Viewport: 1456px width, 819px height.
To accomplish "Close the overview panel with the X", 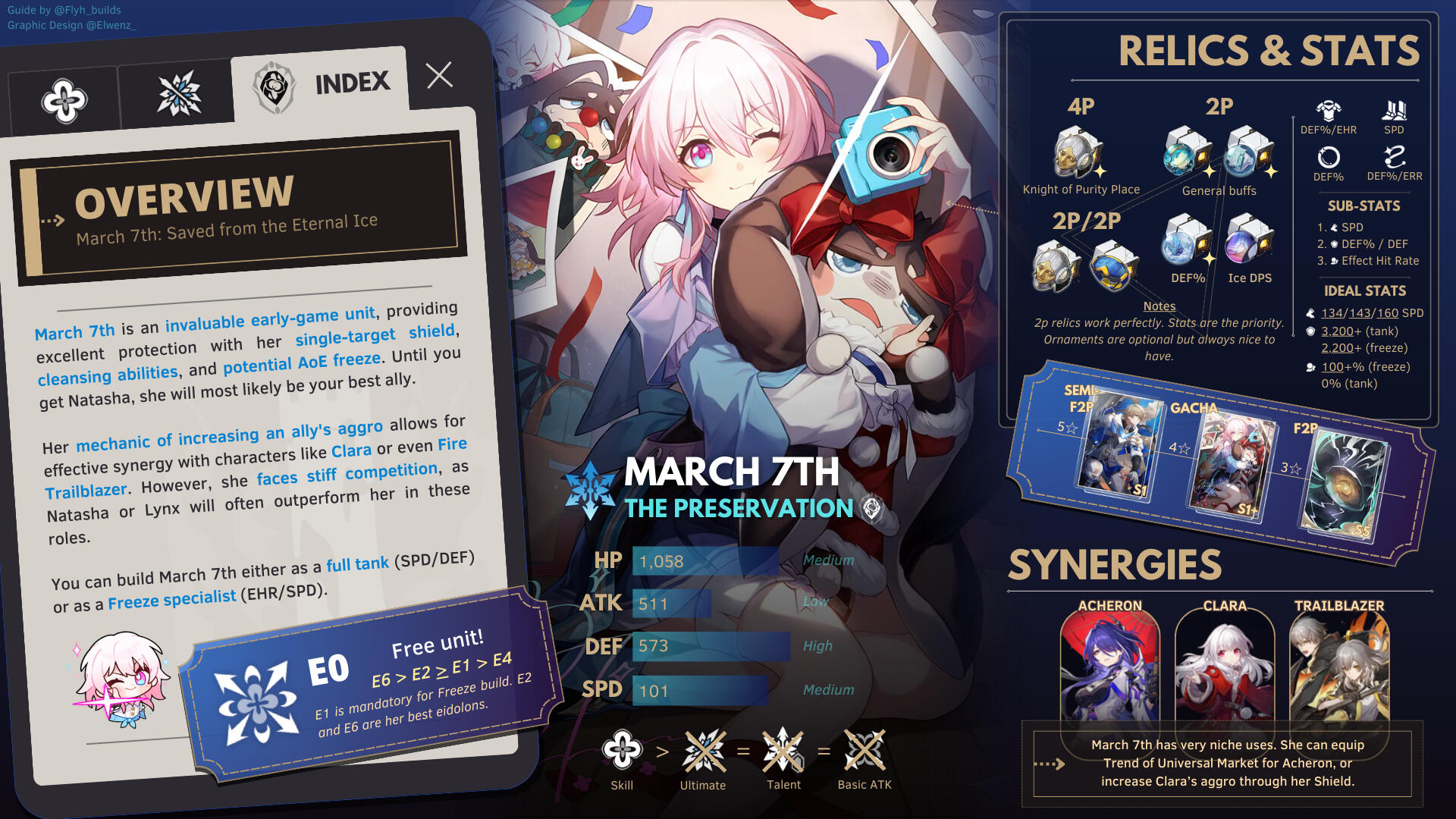I will coord(439,75).
